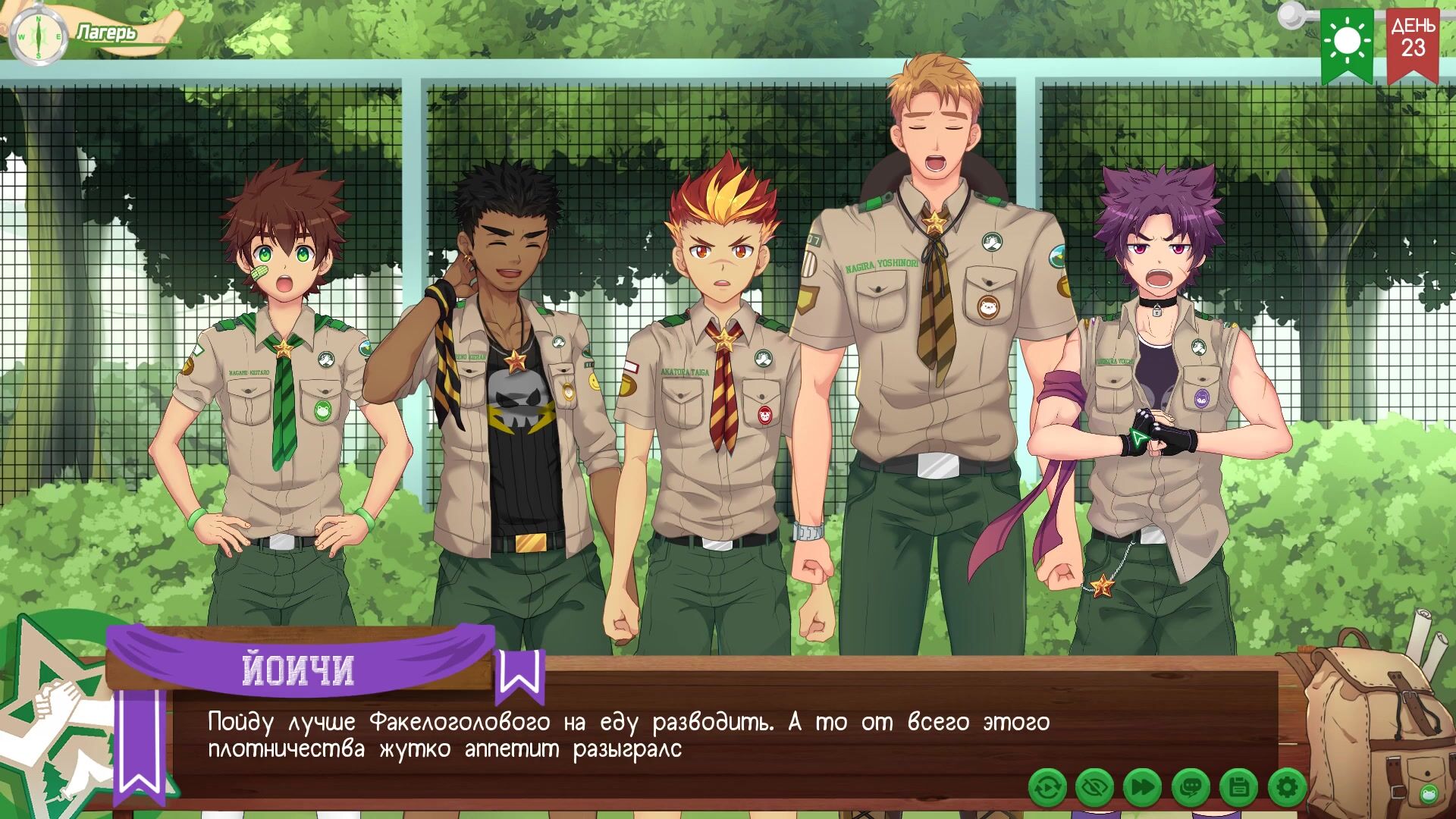The image size is (1456, 819).
Task: Click the compass location indicator
Action: pyautogui.click(x=39, y=36)
